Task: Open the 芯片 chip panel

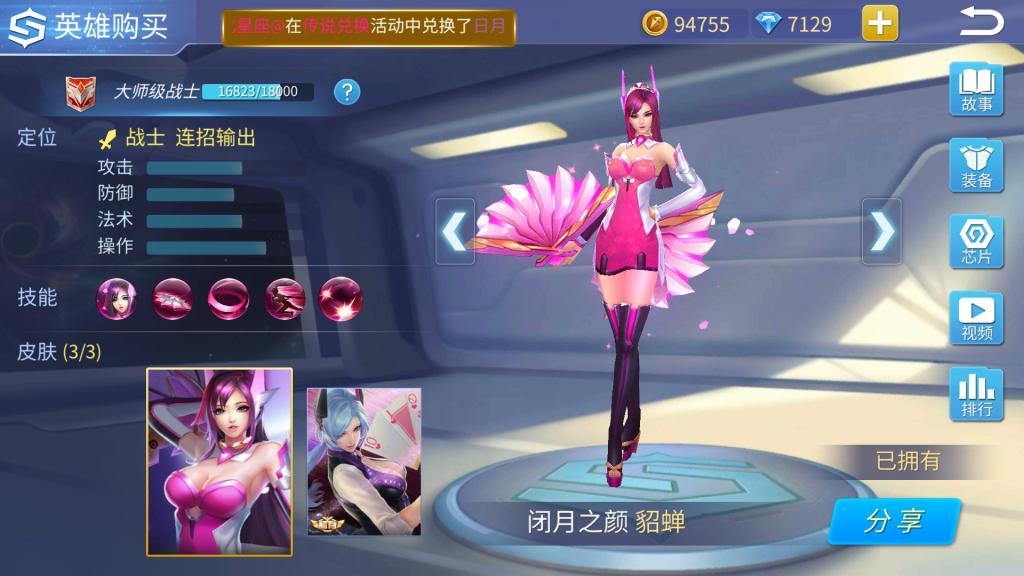Action: coord(976,242)
